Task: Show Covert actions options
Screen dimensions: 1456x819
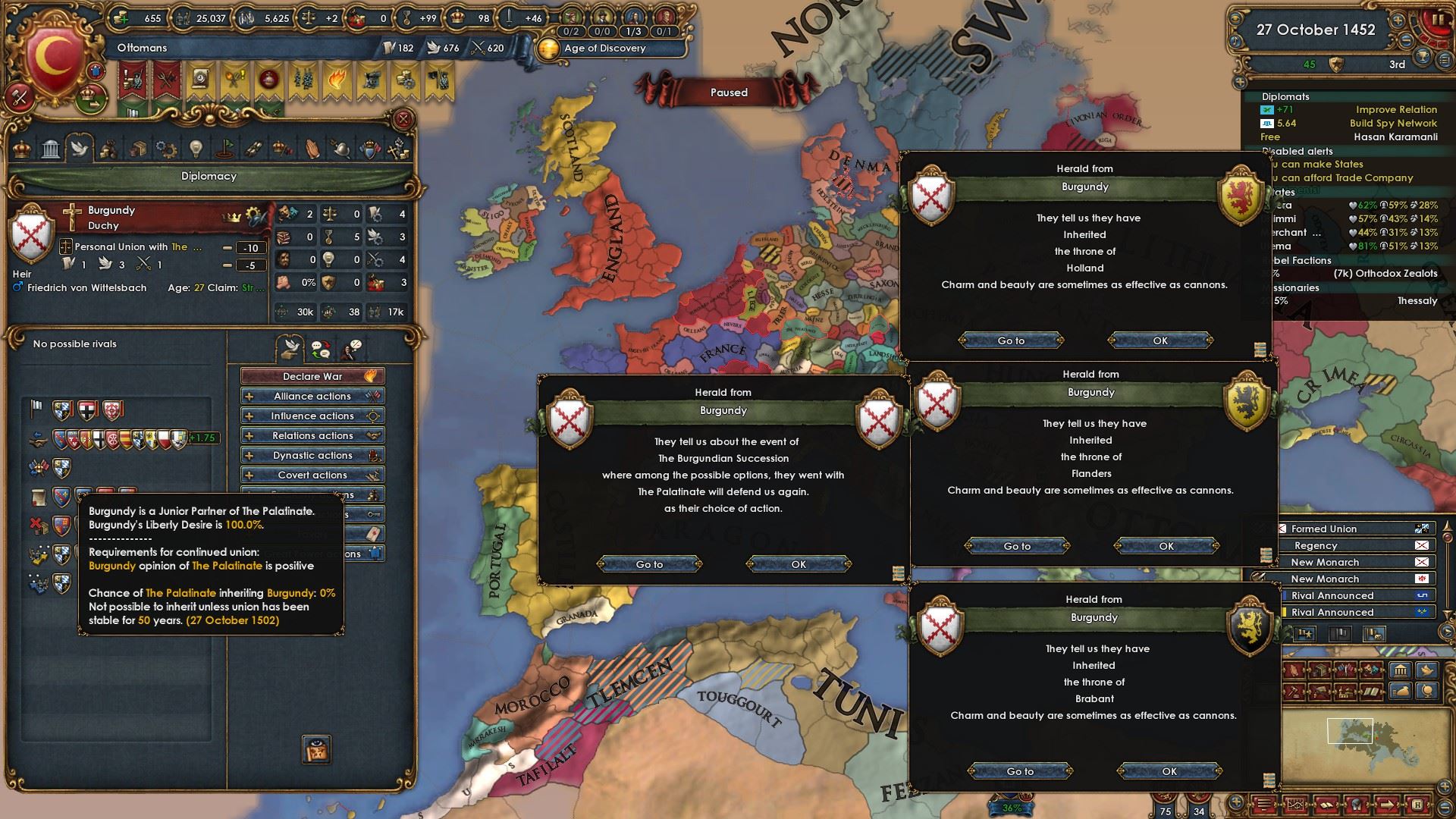Action: tap(312, 475)
